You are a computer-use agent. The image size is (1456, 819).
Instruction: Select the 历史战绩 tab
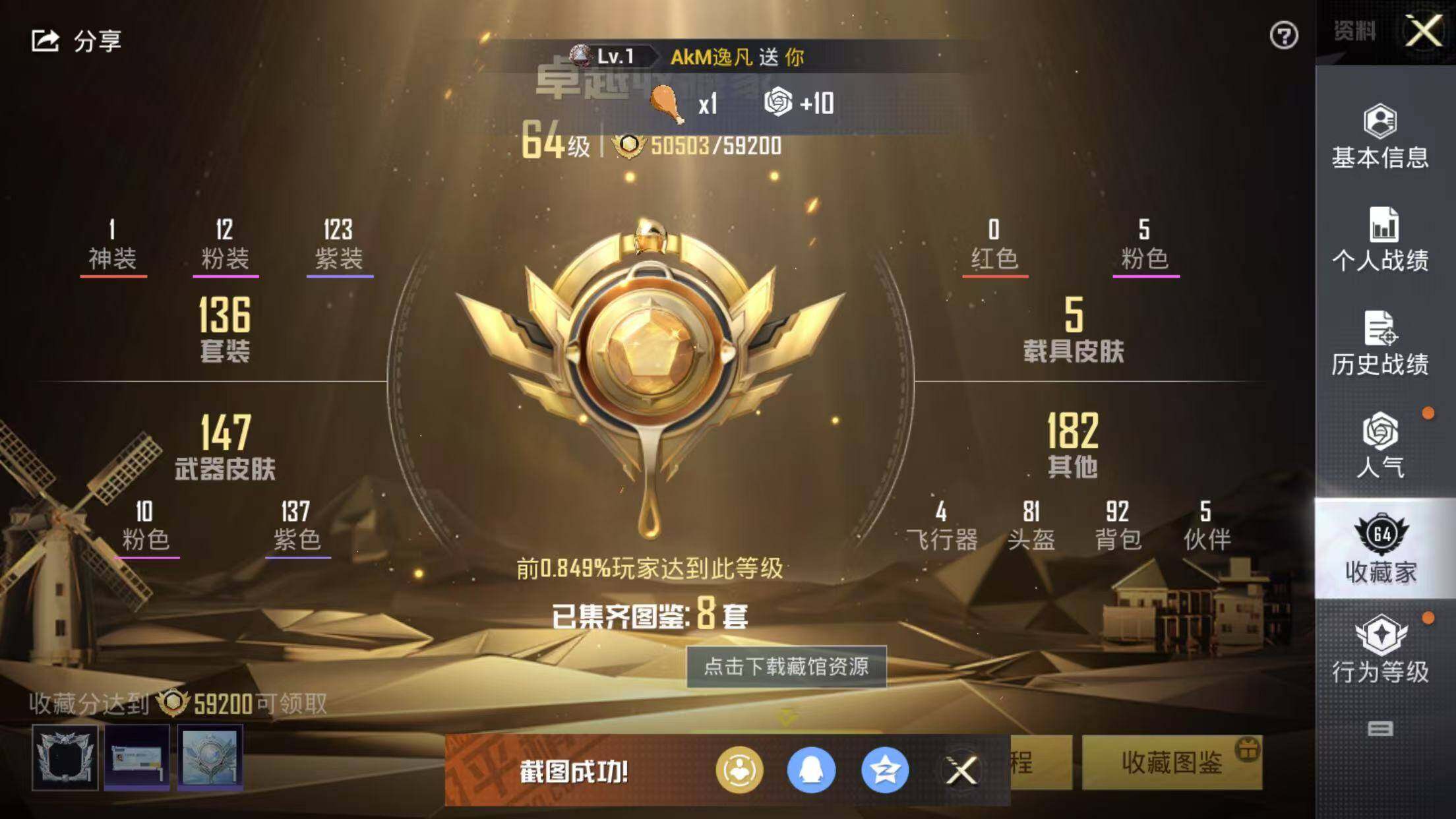(1380, 343)
